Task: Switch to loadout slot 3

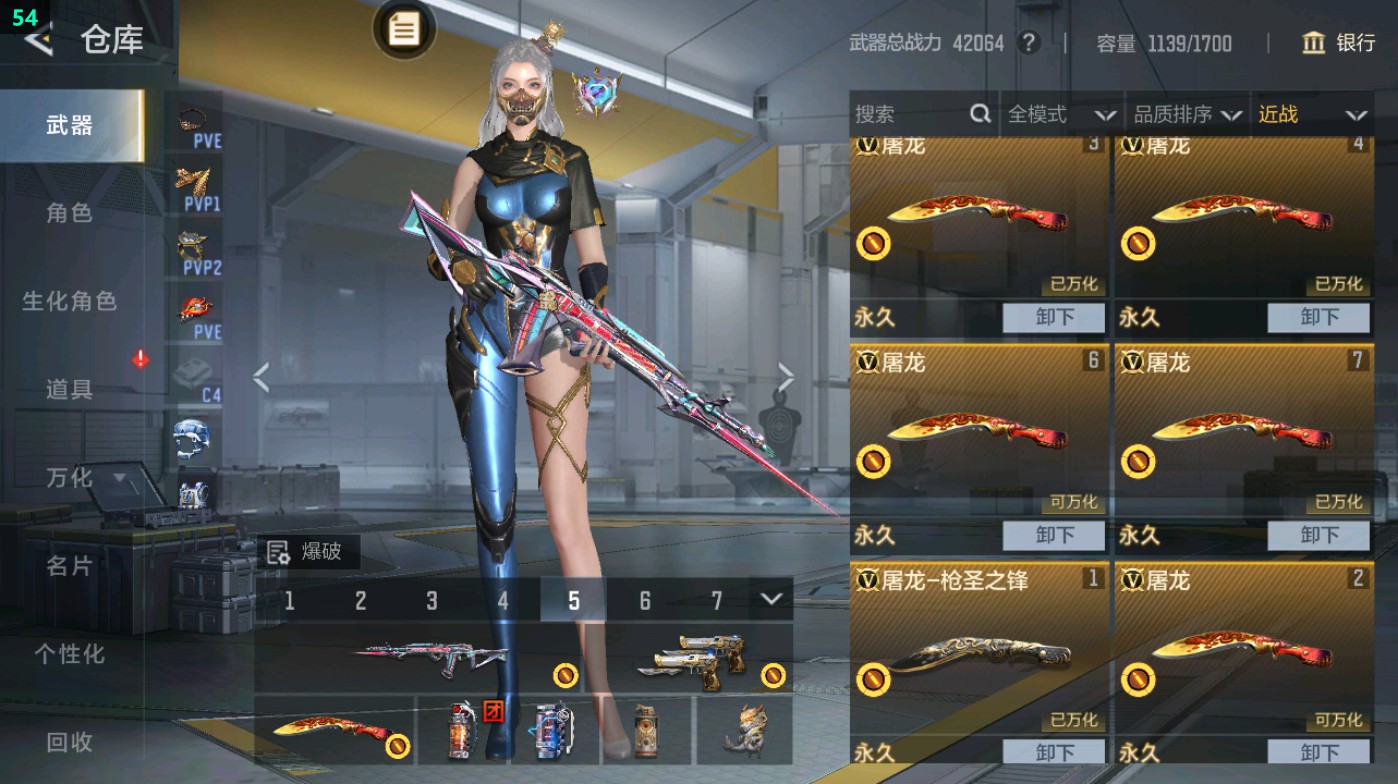Action: click(x=432, y=601)
